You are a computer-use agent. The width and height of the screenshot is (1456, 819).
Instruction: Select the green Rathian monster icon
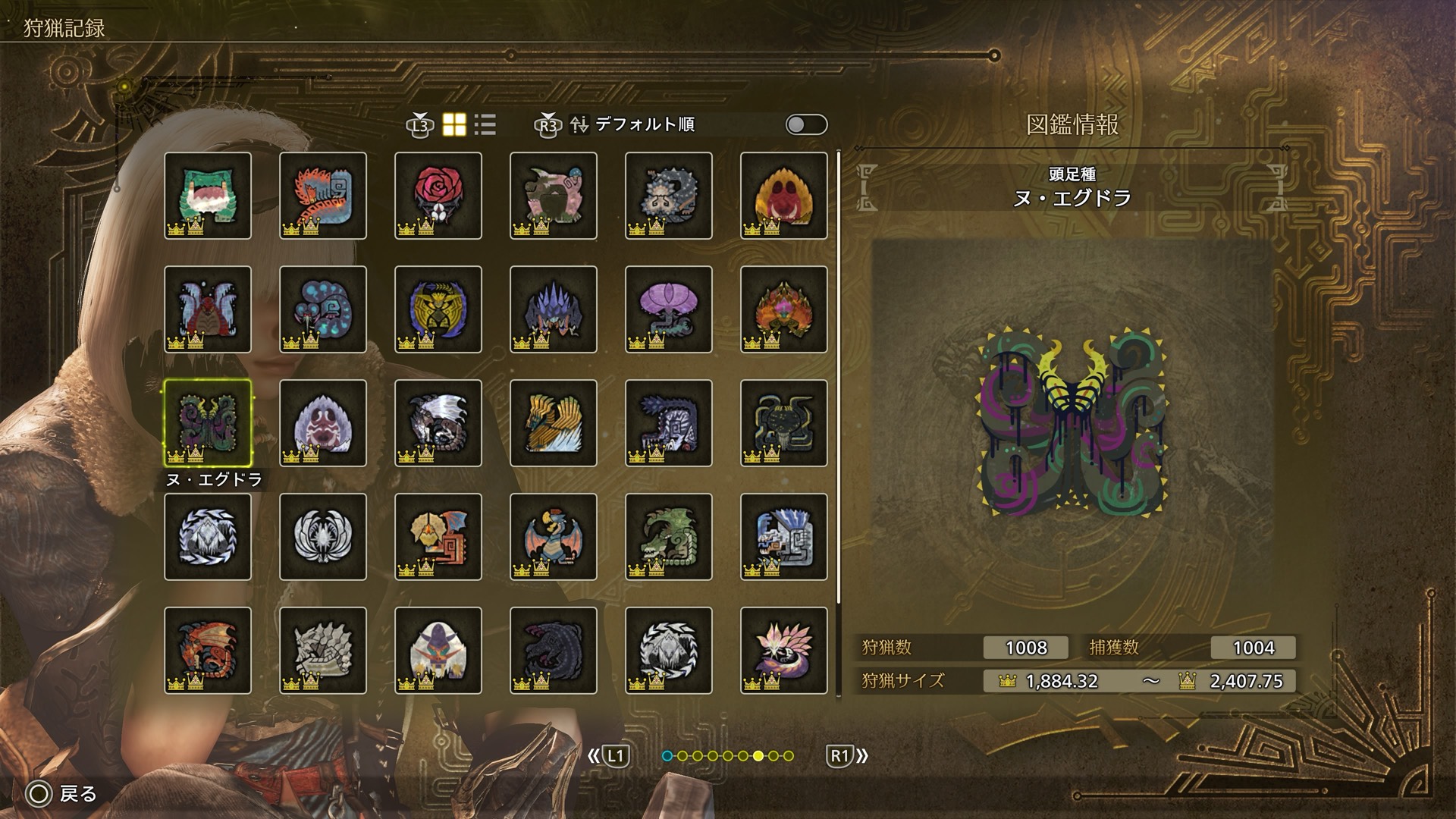[669, 537]
